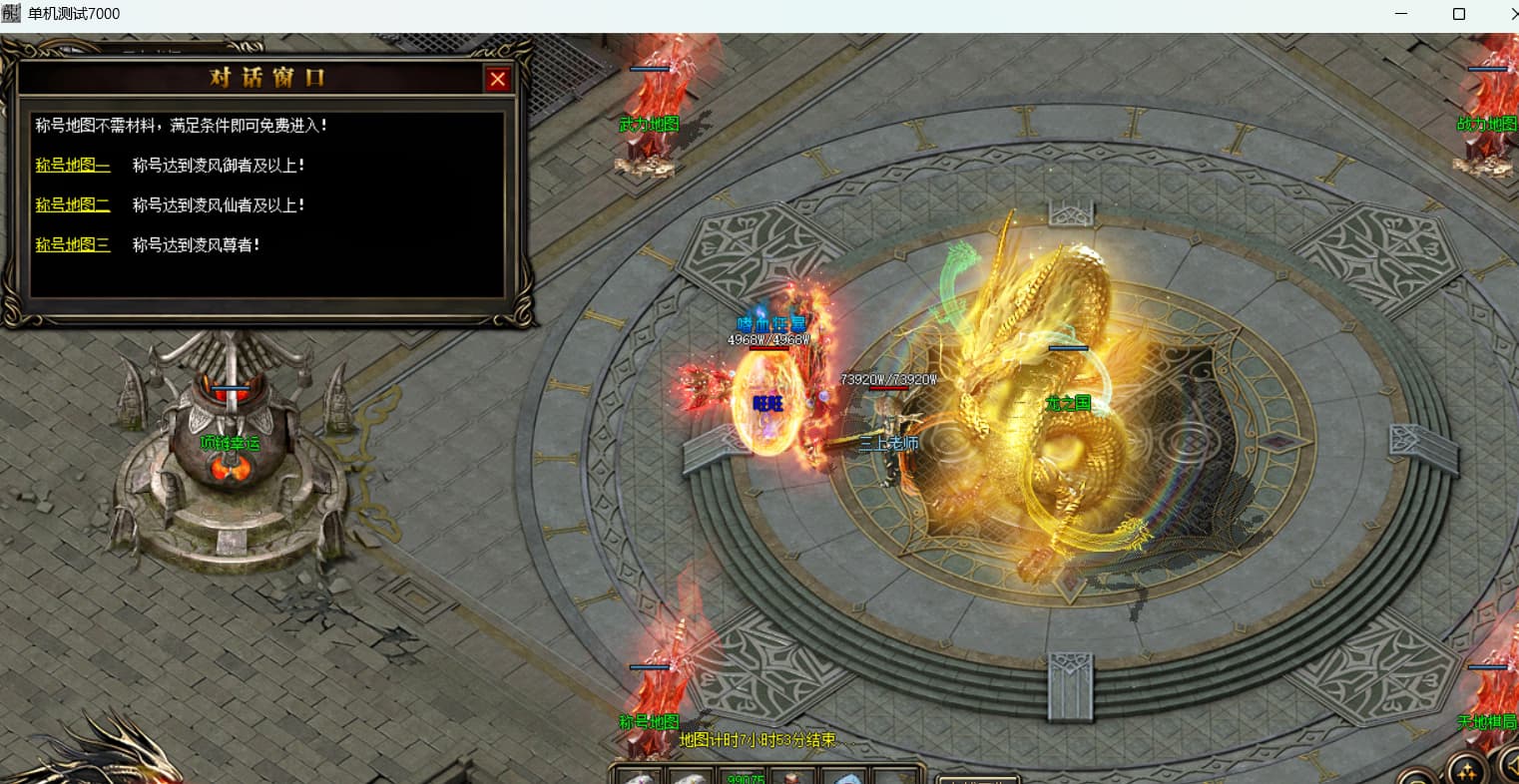Click the gold sparkle icon button
Image resolution: width=1519 pixels, height=784 pixels.
[x=1467, y=770]
